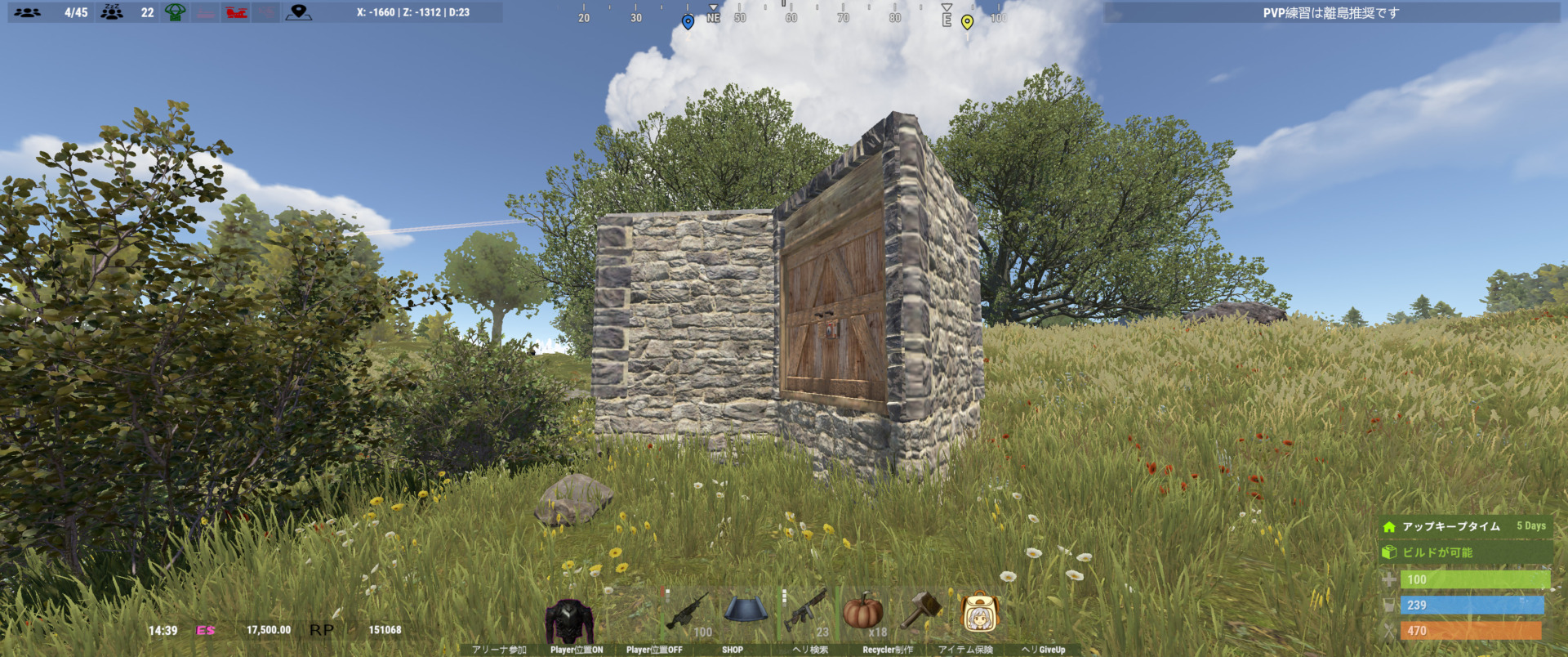Screen dimensions: 1568x657
Task: Click the green home icon on アップキープタイム panel
Action: 1388,527
